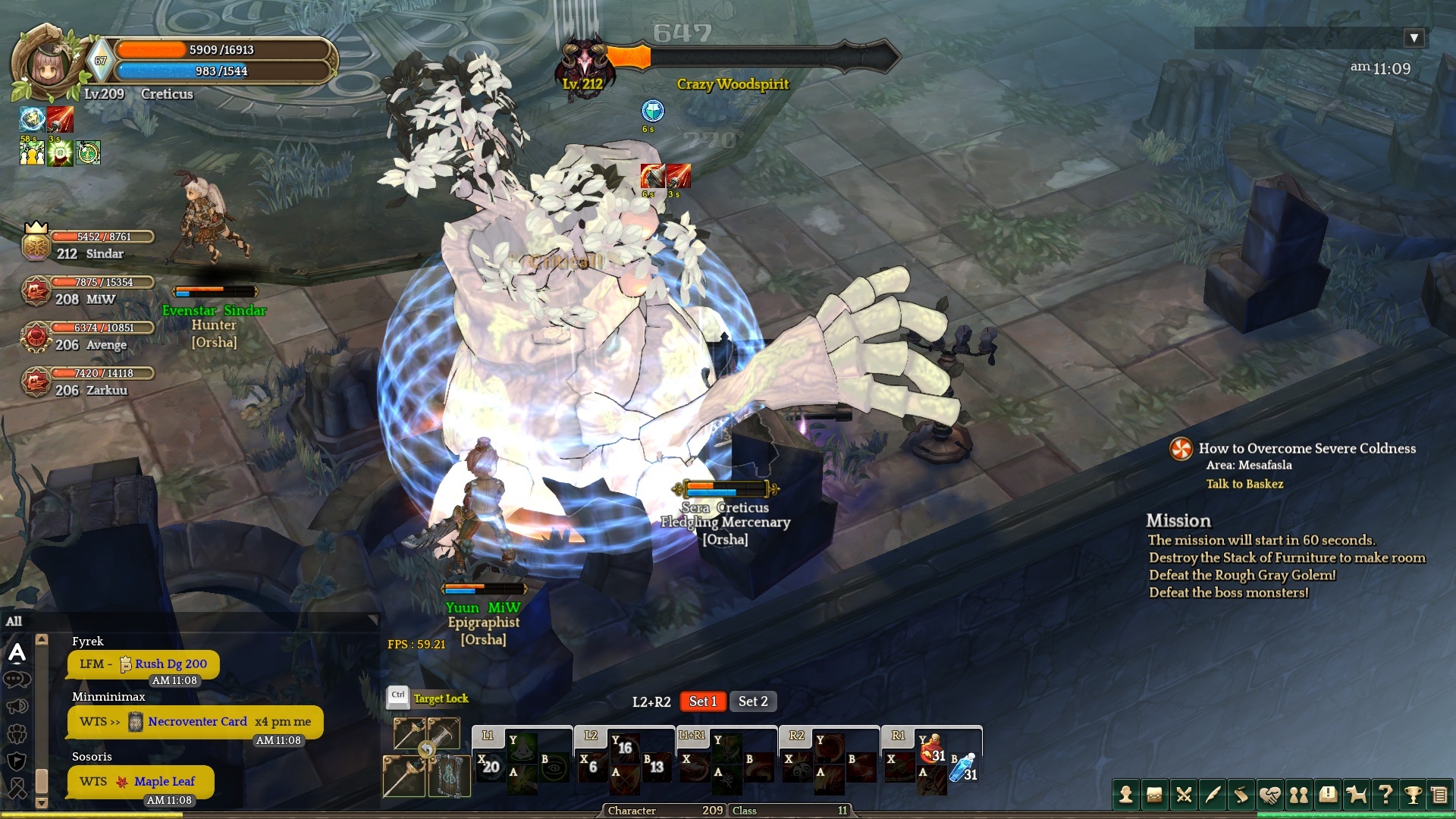Select the shout megaphone chat channel
1456x819 pixels.
click(x=17, y=707)
